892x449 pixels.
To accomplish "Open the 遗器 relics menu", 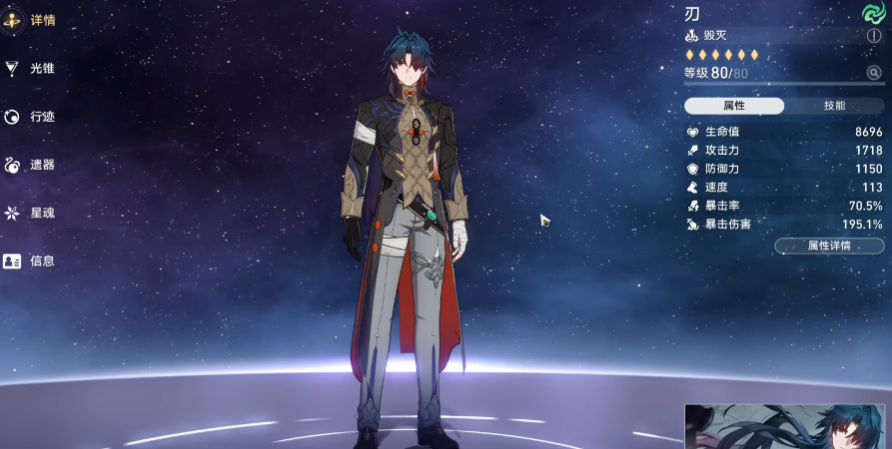I will [x=28, y=164].
